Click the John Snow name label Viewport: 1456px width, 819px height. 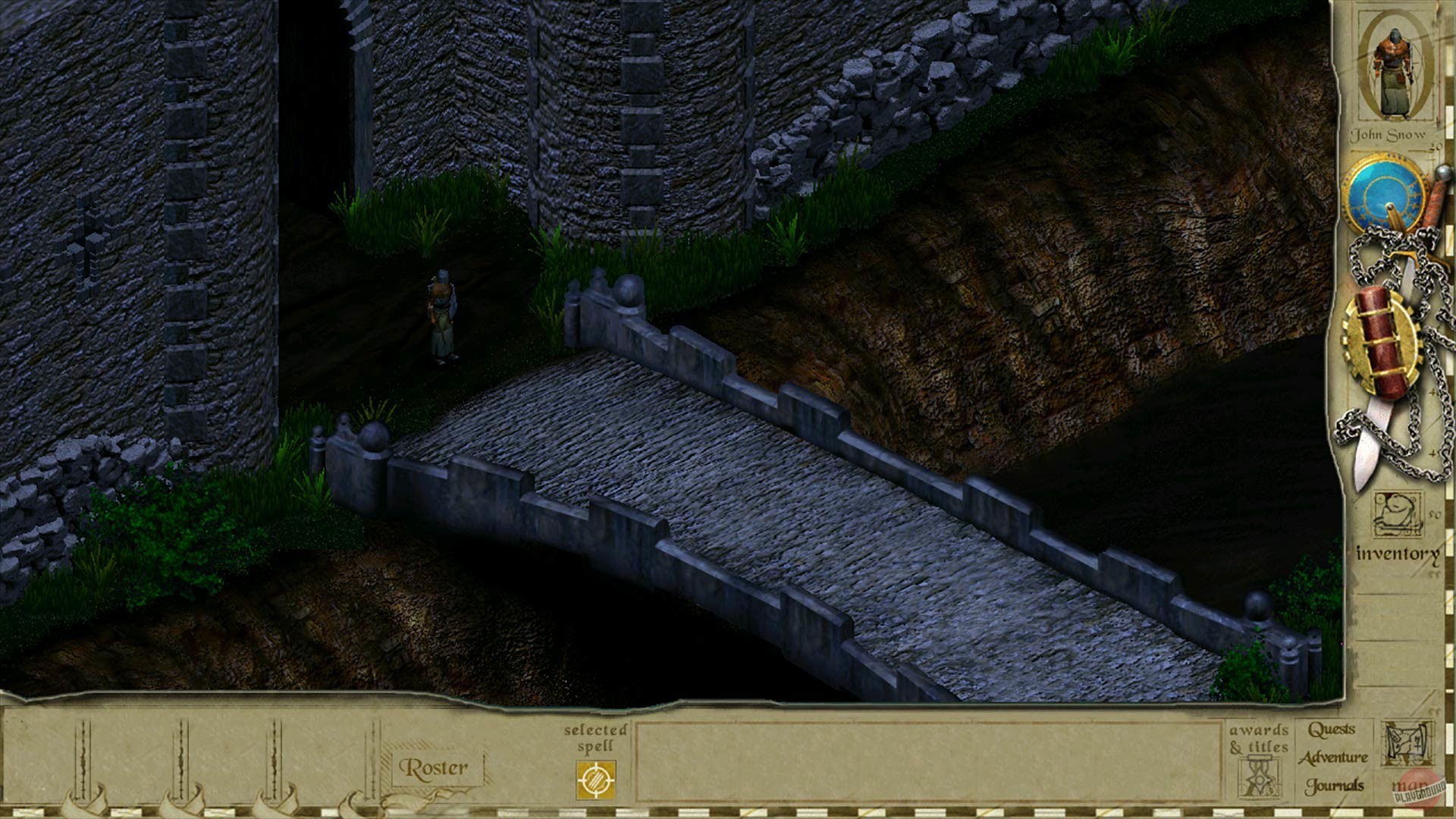[1392, 135]
